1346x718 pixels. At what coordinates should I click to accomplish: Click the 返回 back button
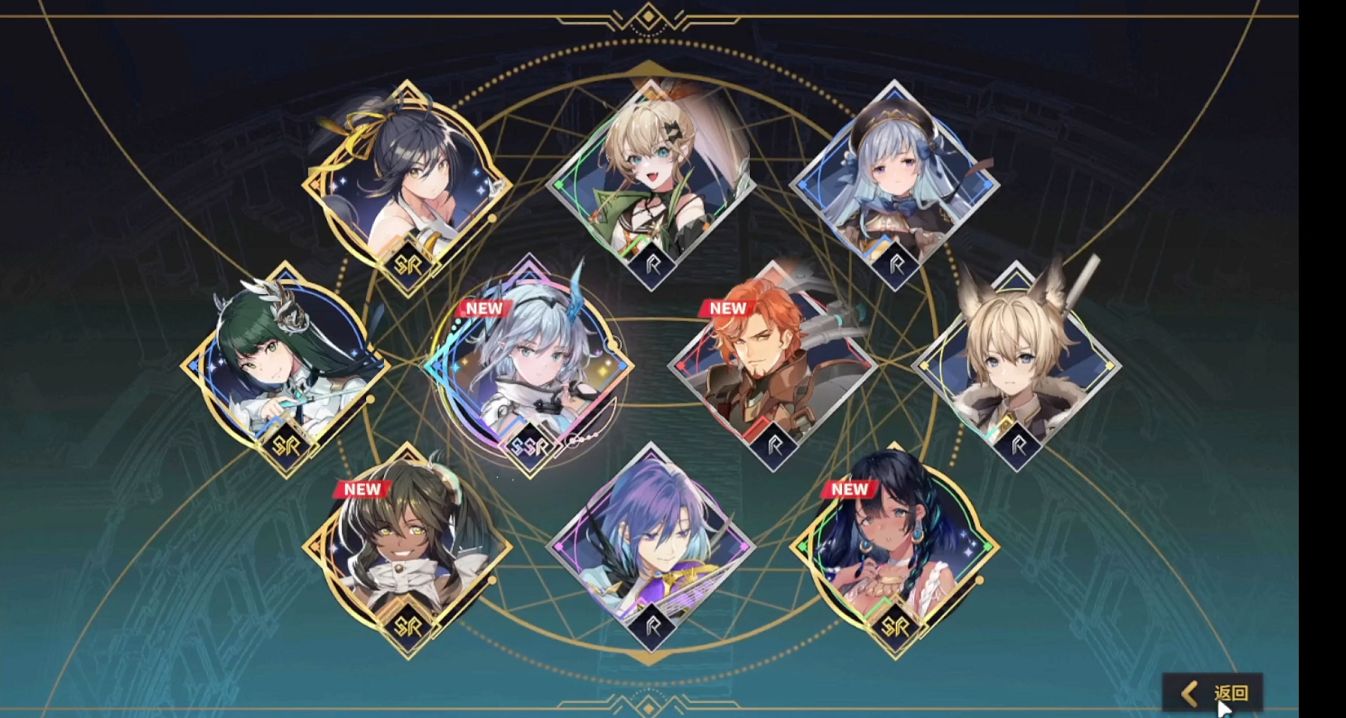1214,692
